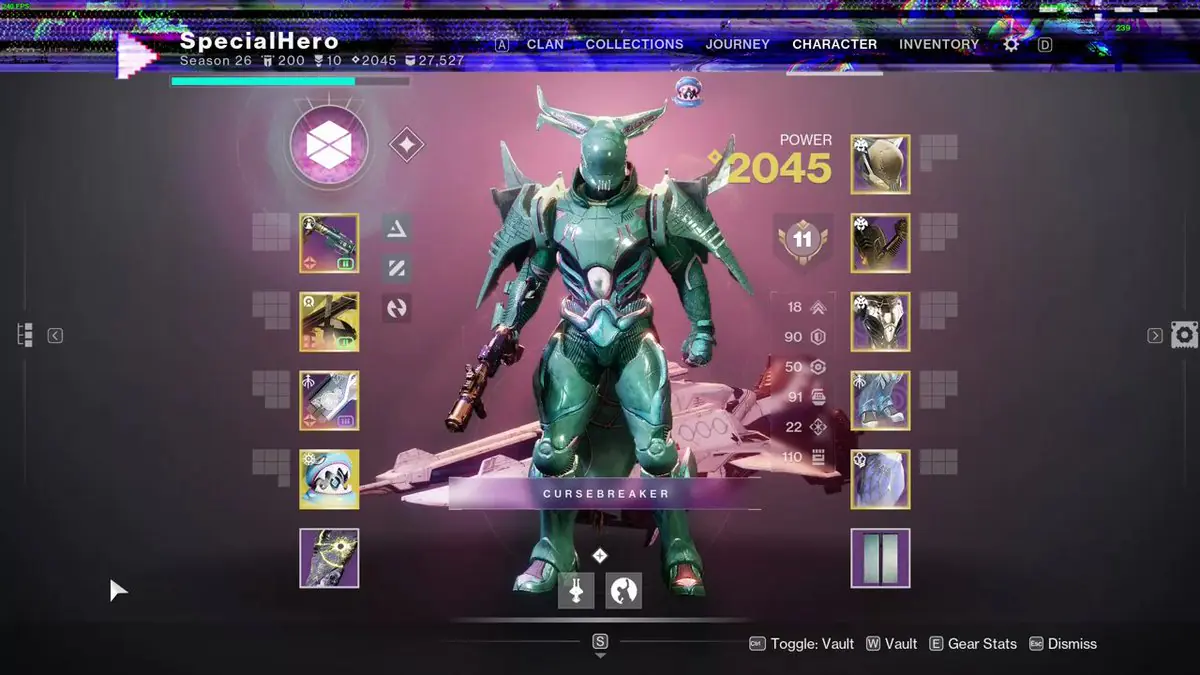Switch to the Collections tab
Viewport: 1200px width, 675px height.
(634, 44)
